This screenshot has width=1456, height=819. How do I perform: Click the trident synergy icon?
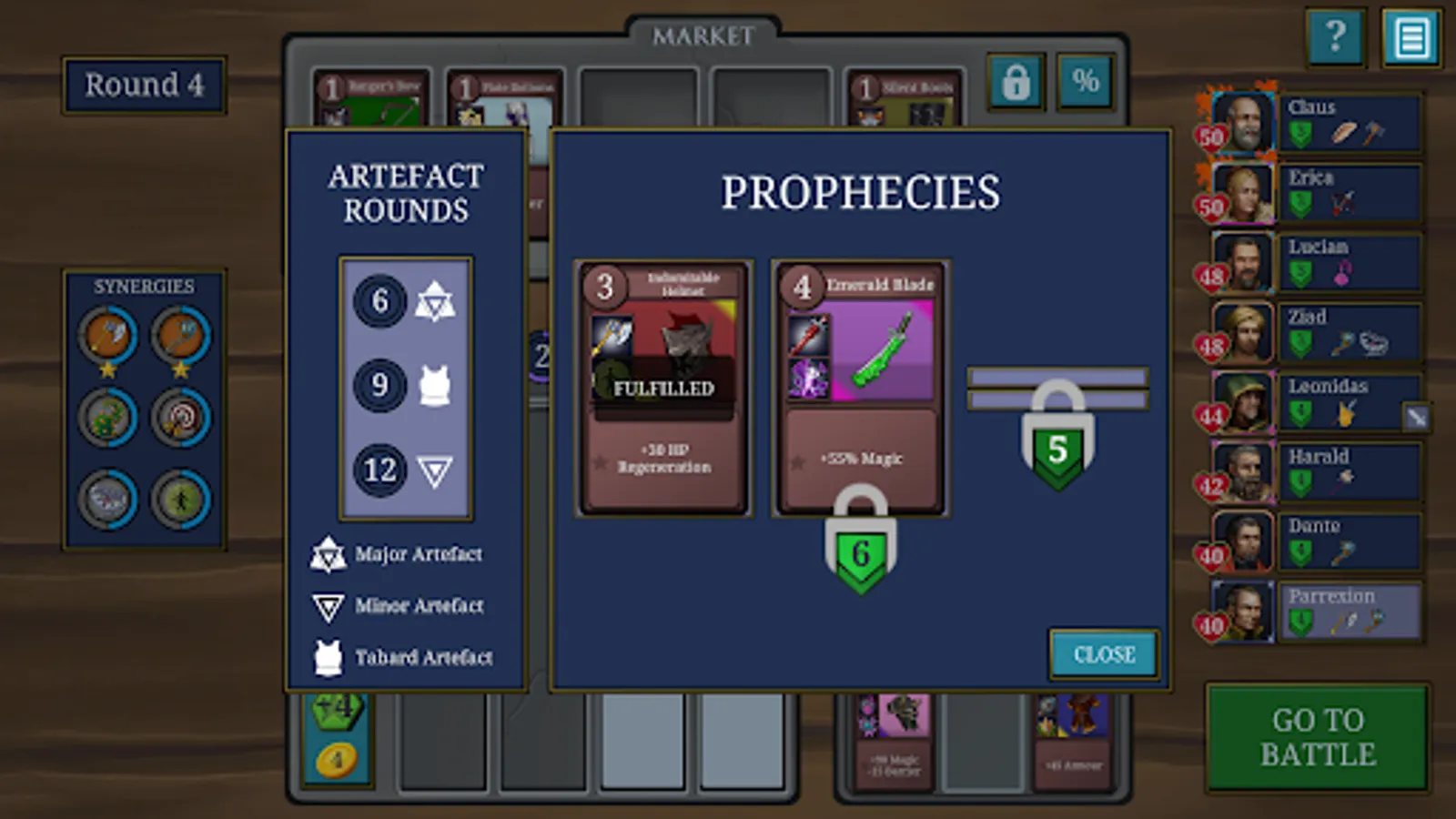[180, 333]
